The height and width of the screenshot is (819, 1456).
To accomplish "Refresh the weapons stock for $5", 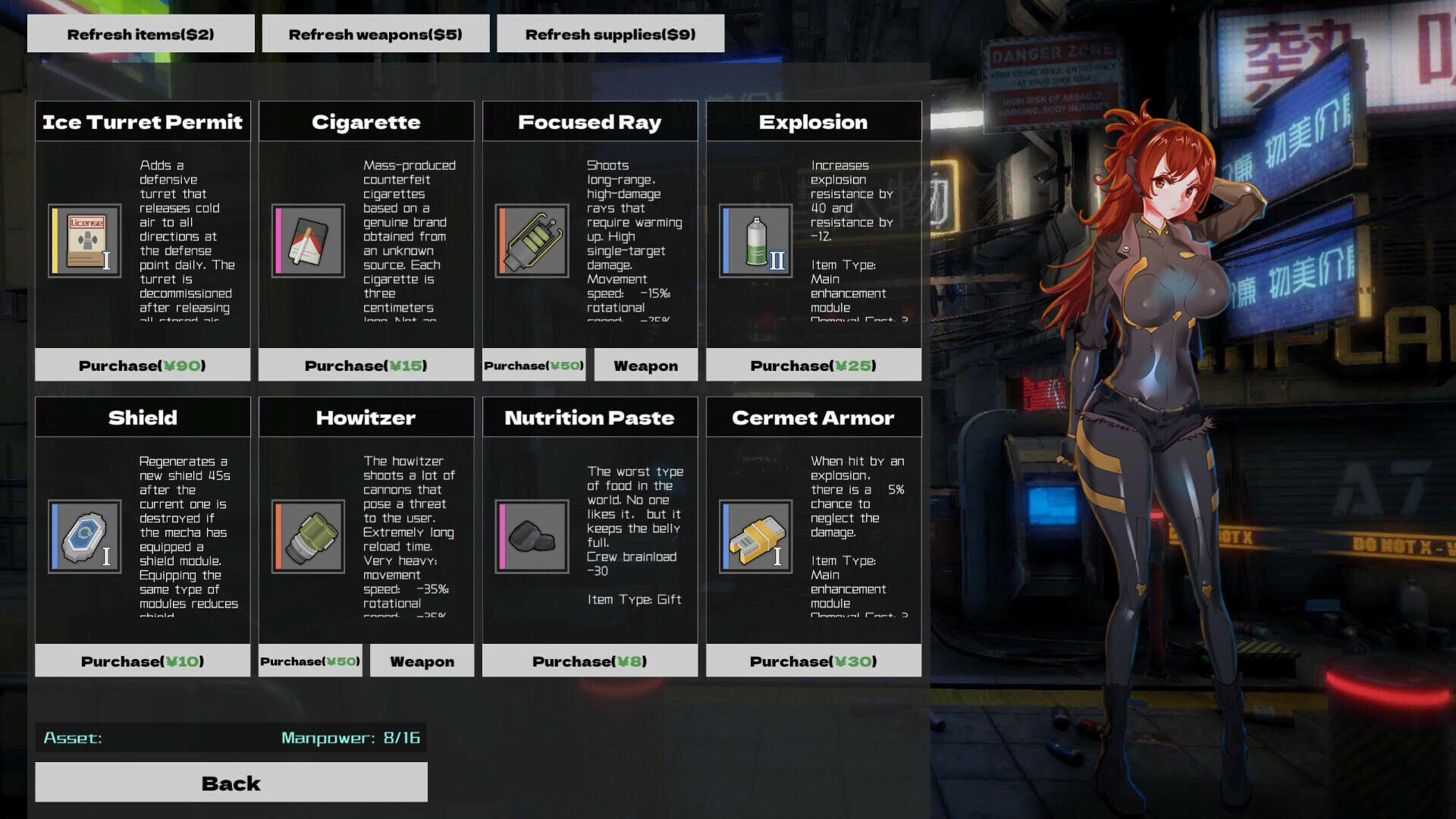I will 375,34.
